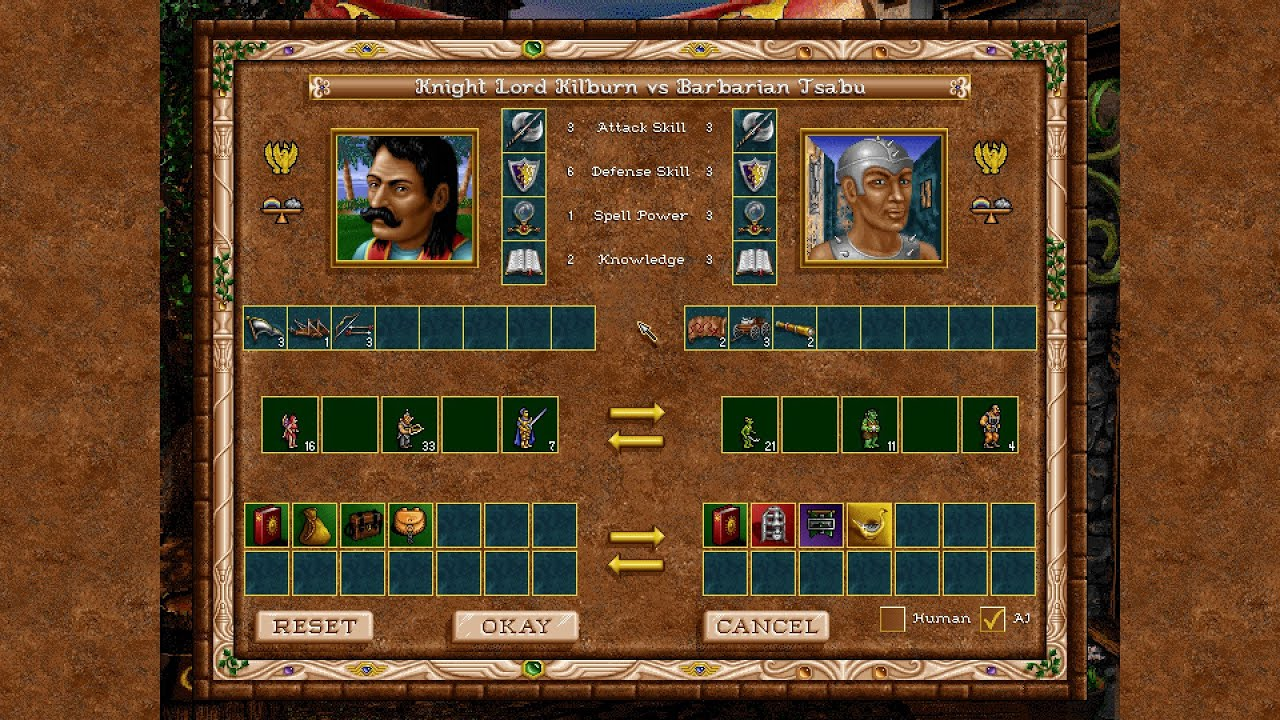Select the treasure chest artifact

[x=363, y=525]
